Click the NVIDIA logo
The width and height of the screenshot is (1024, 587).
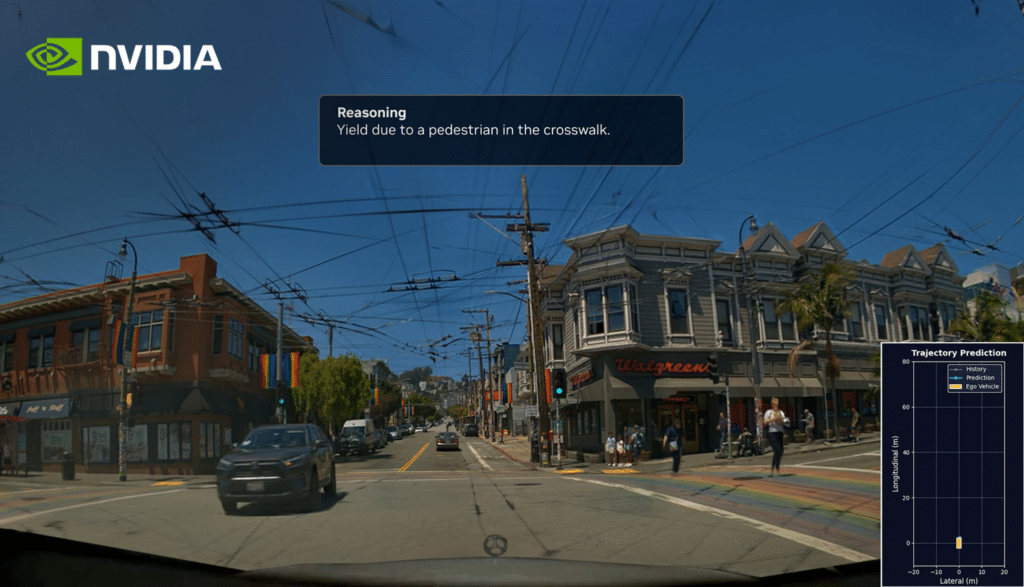123,57
